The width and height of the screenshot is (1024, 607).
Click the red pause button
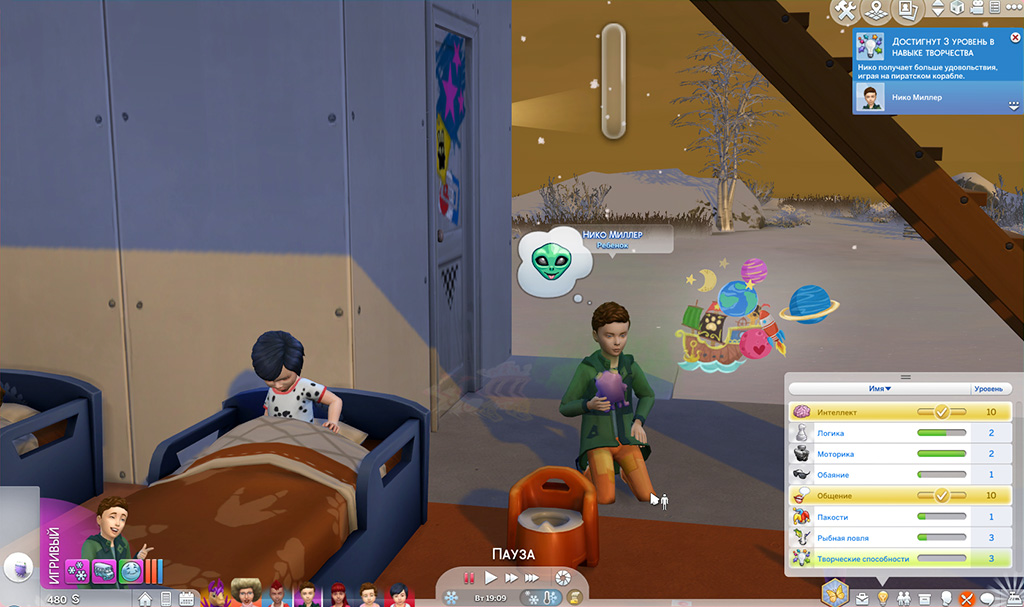pos(467,578)
